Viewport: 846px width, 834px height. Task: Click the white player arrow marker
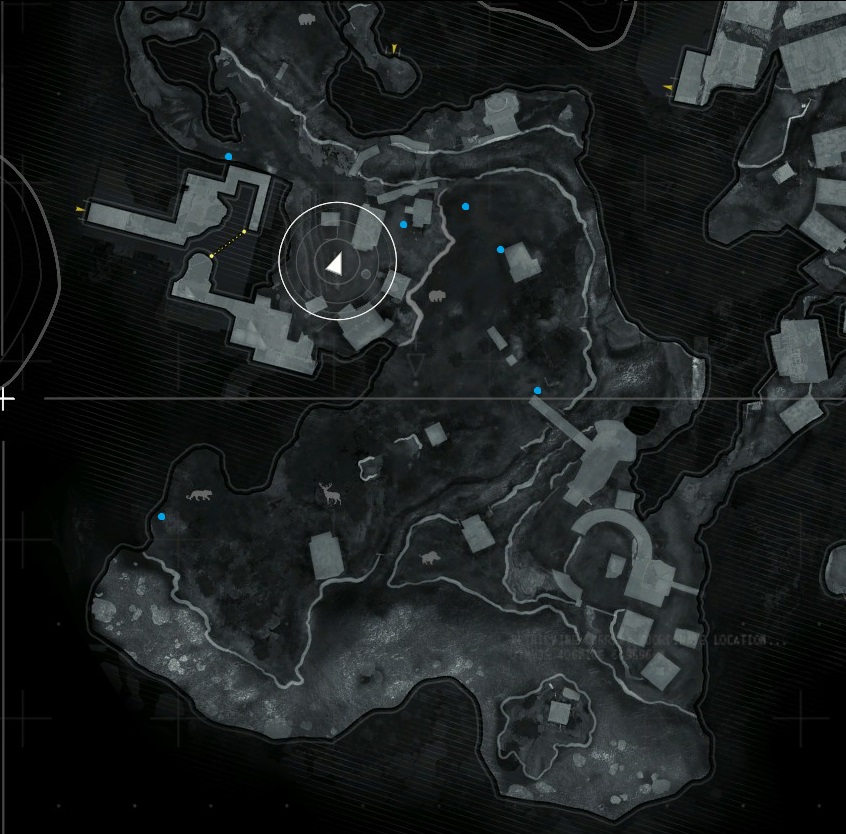point(335,263)
